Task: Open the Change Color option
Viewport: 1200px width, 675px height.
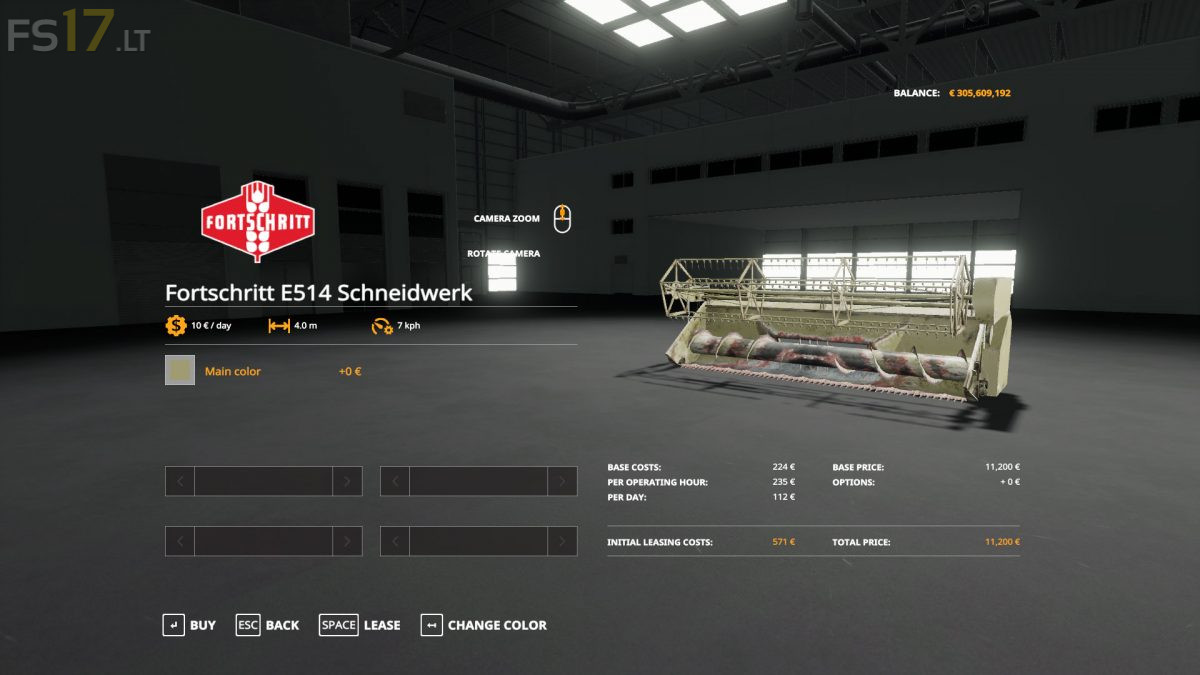Action: tap(484, 625)
